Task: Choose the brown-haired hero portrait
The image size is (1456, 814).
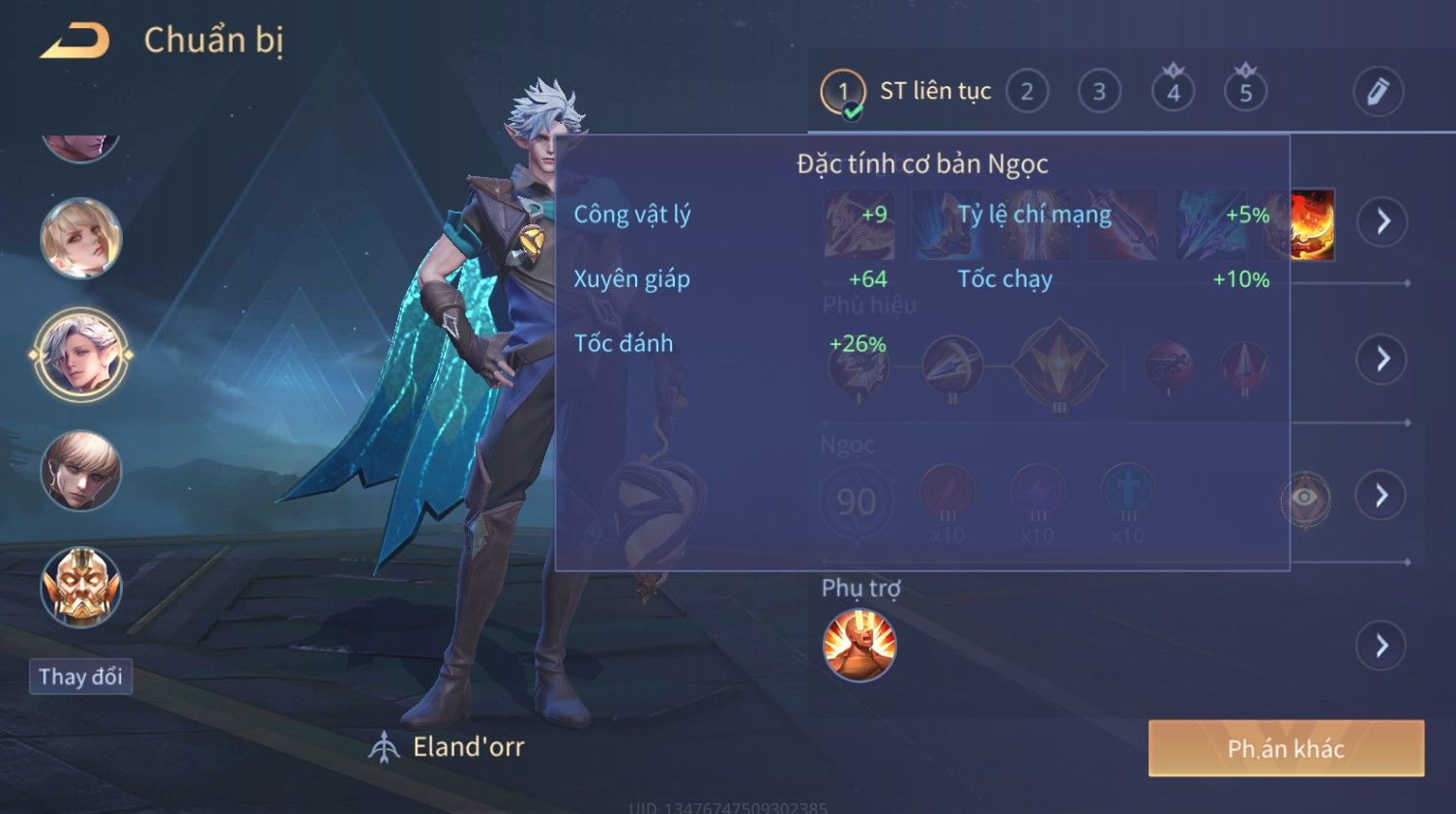Action: 81,471
